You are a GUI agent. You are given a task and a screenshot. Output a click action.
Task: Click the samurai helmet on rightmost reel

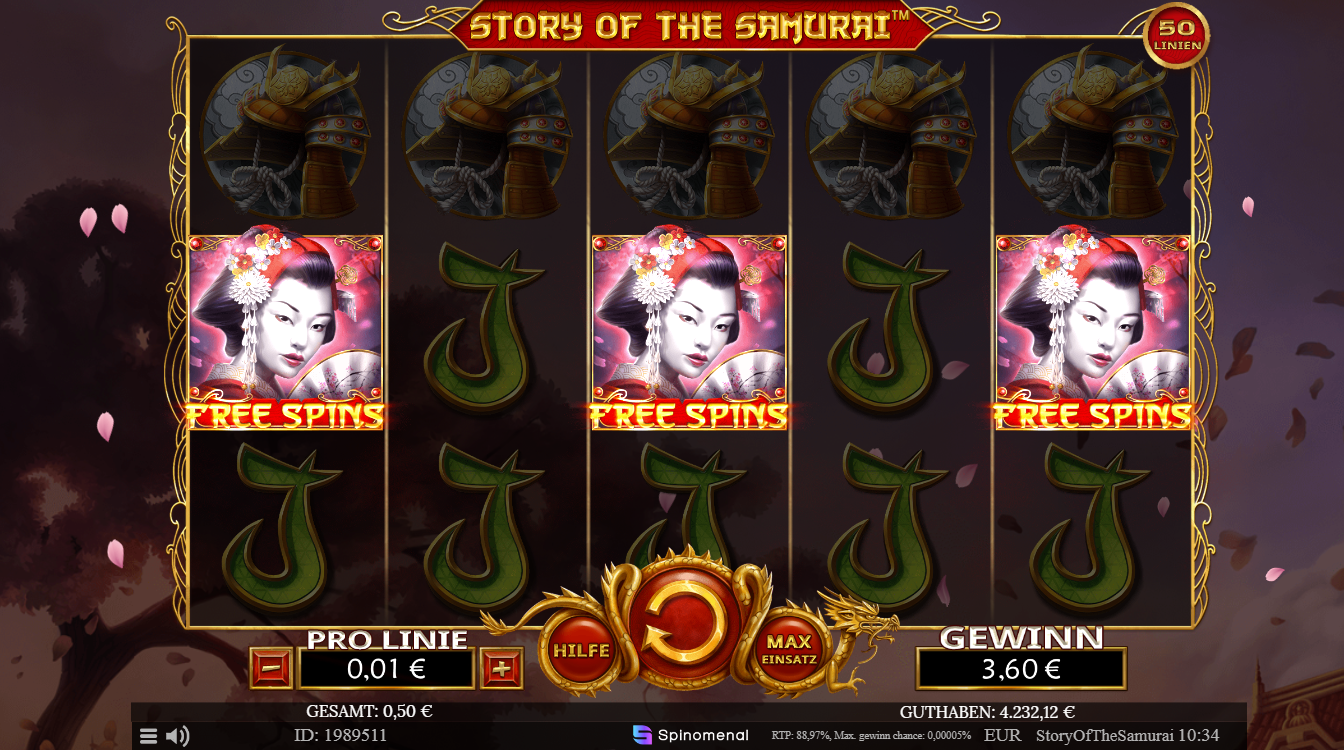(1090, 135)
